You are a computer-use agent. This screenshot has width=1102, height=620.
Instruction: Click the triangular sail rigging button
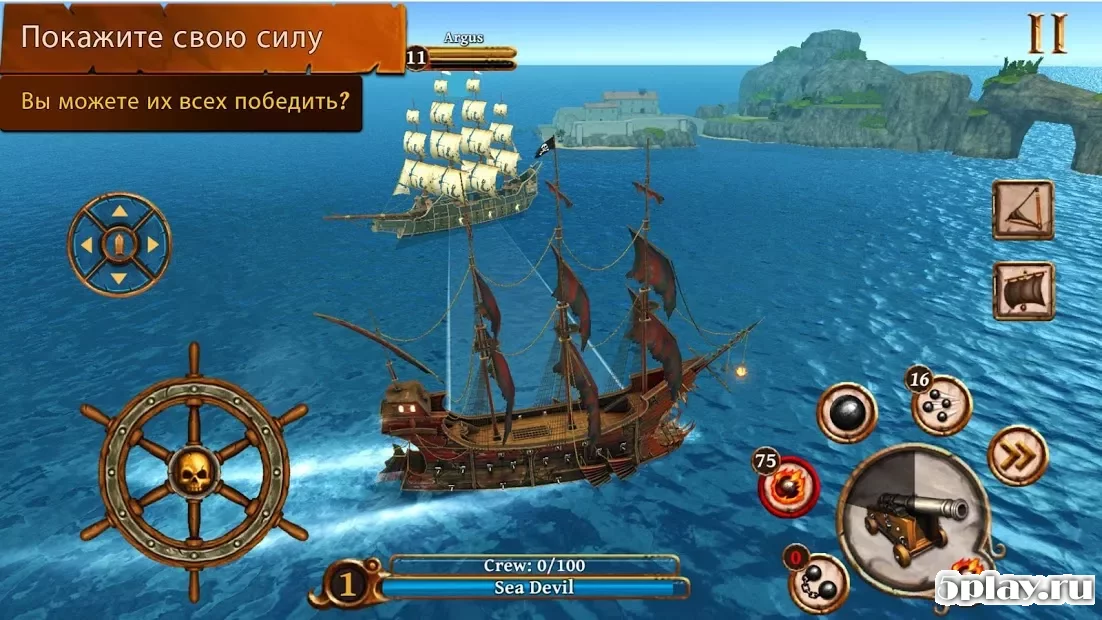point(1022,210)
